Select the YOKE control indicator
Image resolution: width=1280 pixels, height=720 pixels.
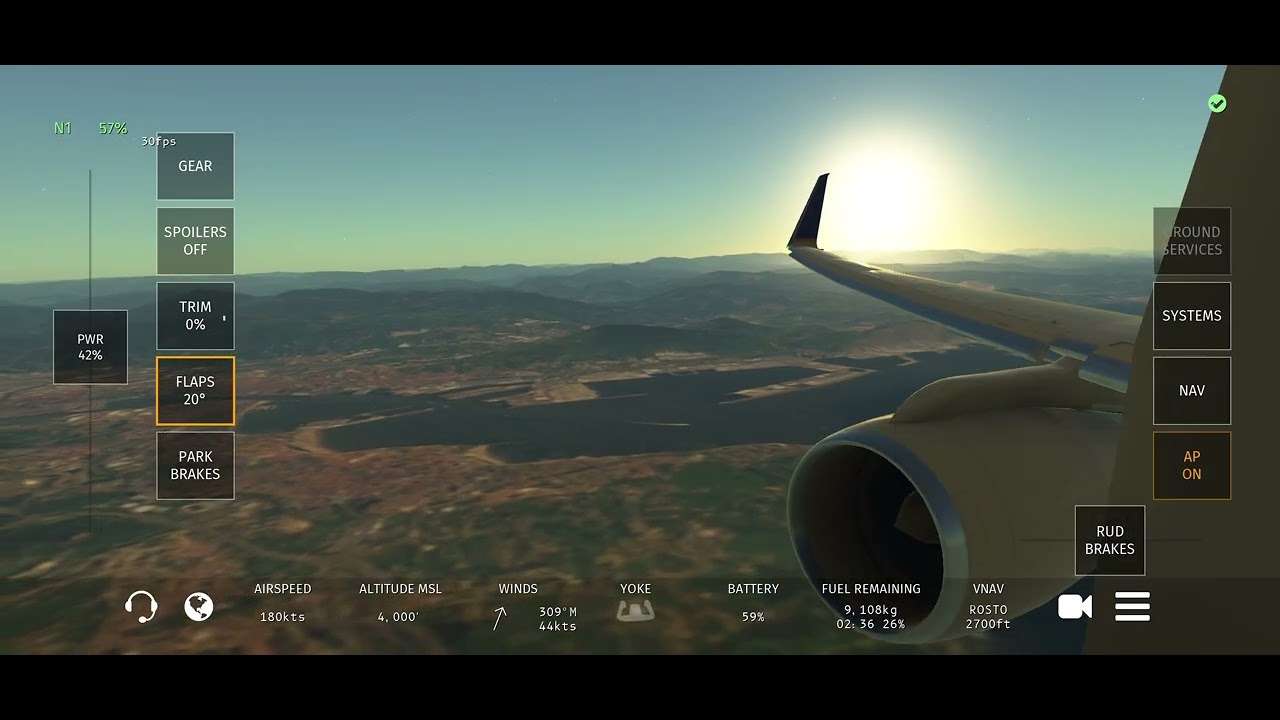[635, 610]
